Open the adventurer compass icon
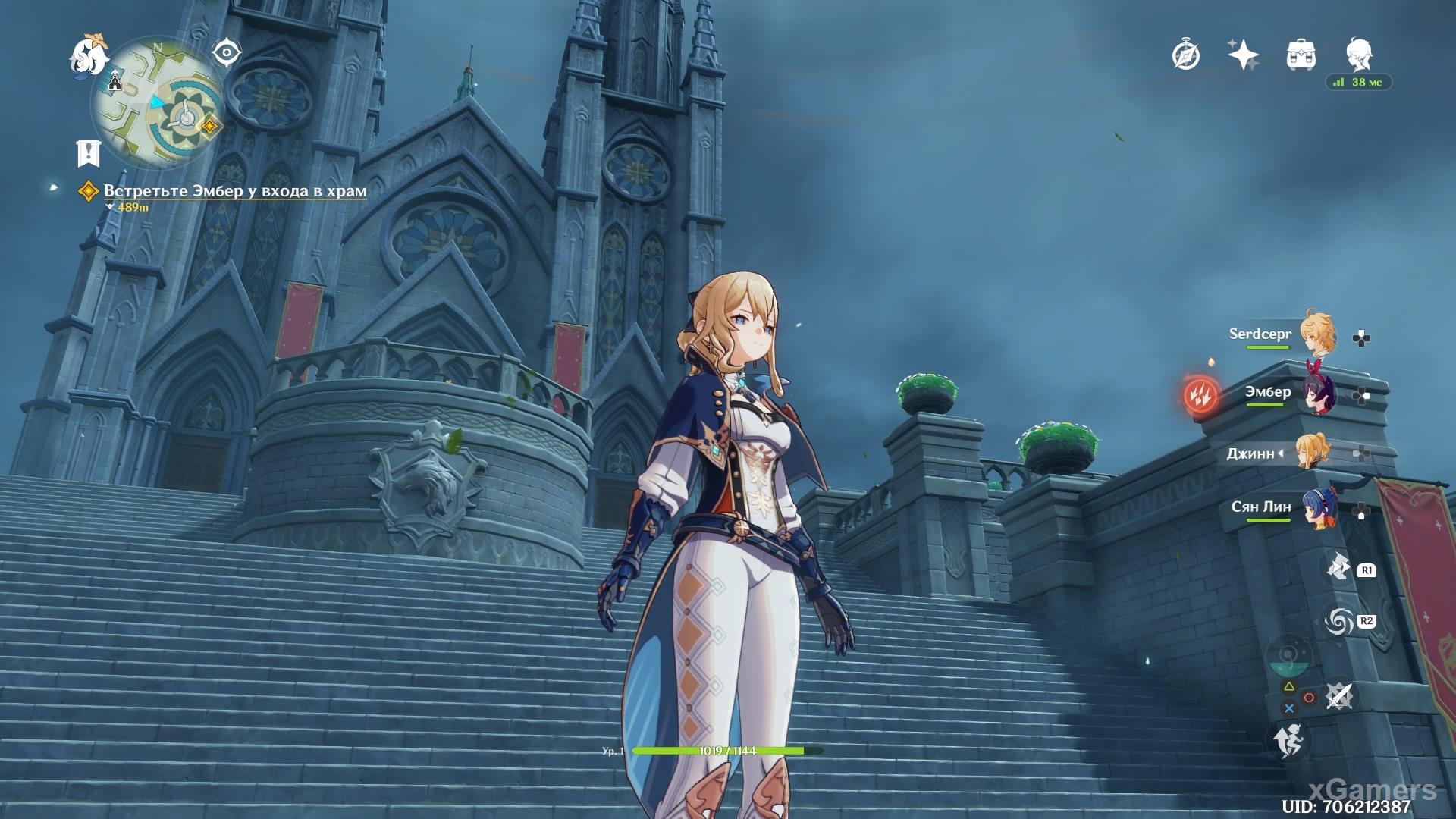Screen dimensions: 1456x819 (1186, 55)
